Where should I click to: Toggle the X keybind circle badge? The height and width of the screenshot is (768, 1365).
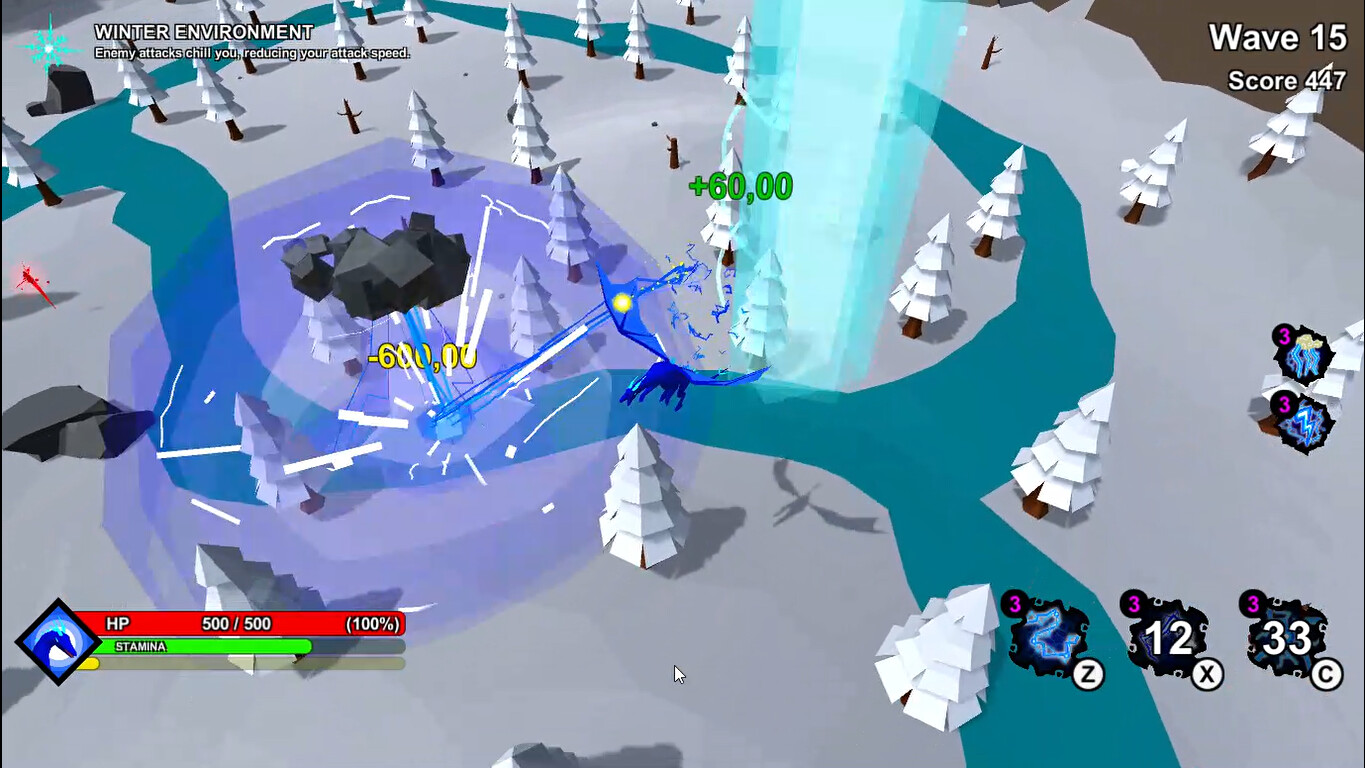click(x=1205, y=676)
